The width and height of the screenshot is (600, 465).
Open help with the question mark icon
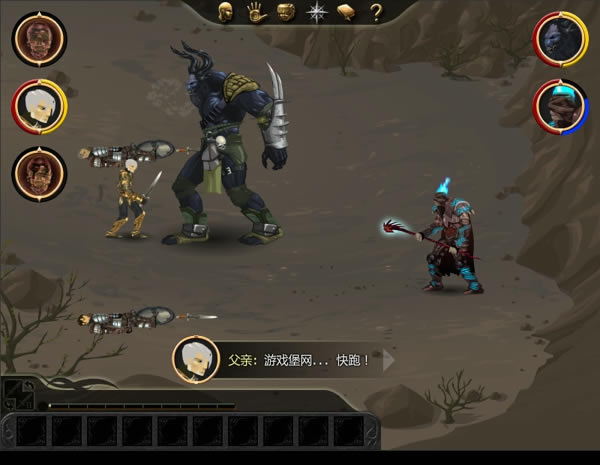(376, 13)
